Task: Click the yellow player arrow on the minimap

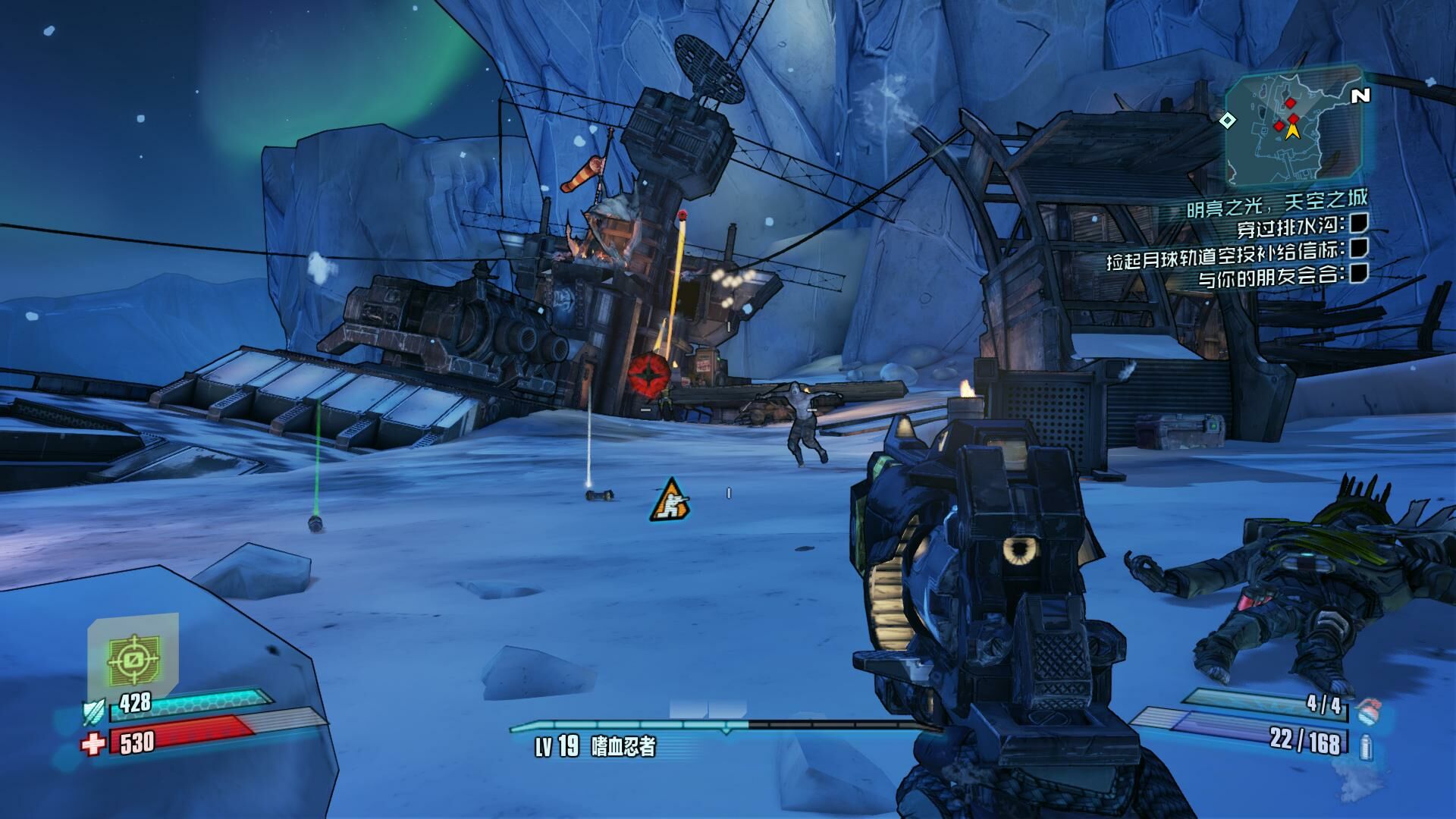Action: click(1292, 130)
